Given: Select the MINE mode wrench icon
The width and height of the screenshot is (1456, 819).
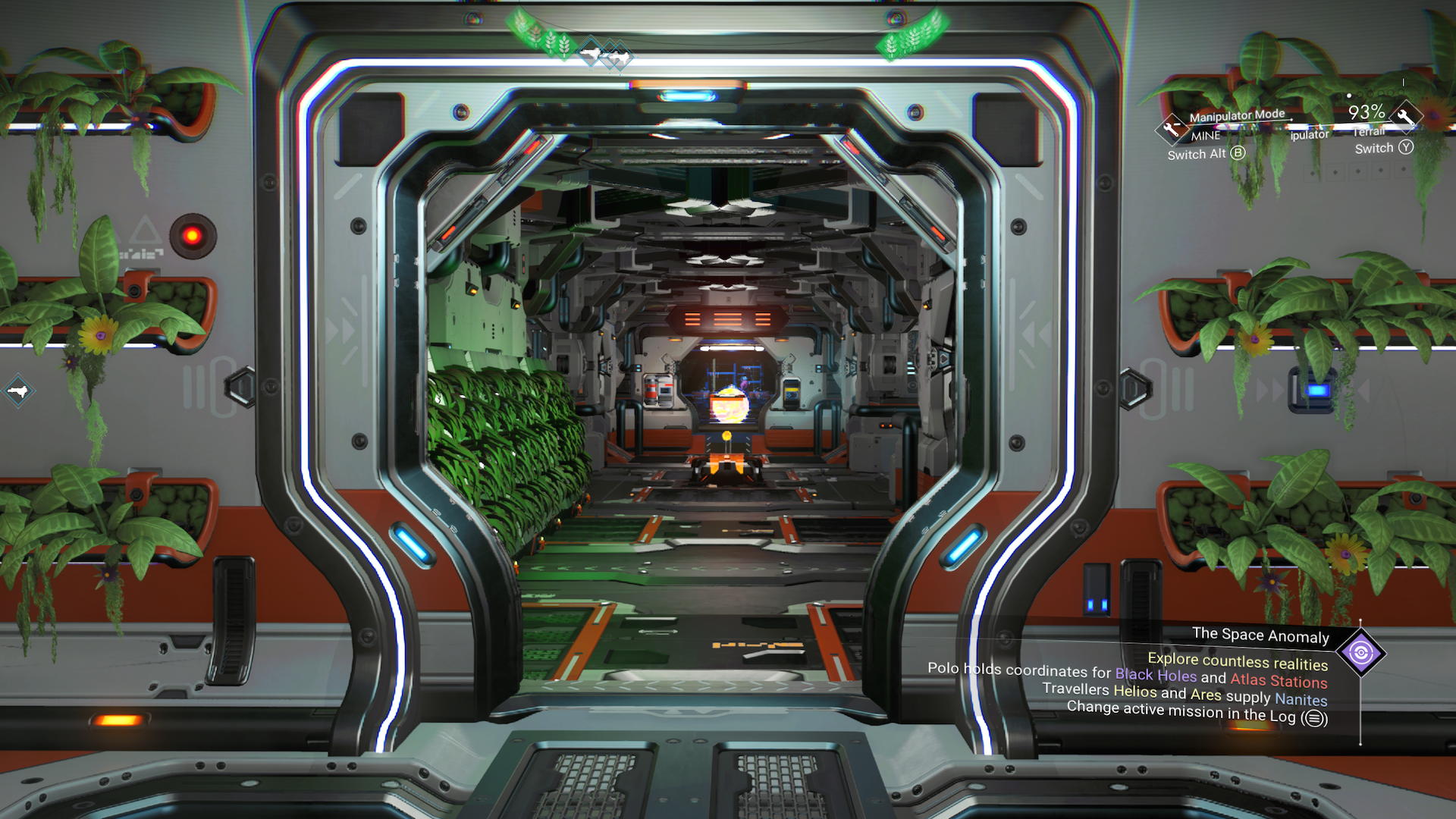Looking at the screenshot, I should pyautogui.click(x=1172, y=129).
